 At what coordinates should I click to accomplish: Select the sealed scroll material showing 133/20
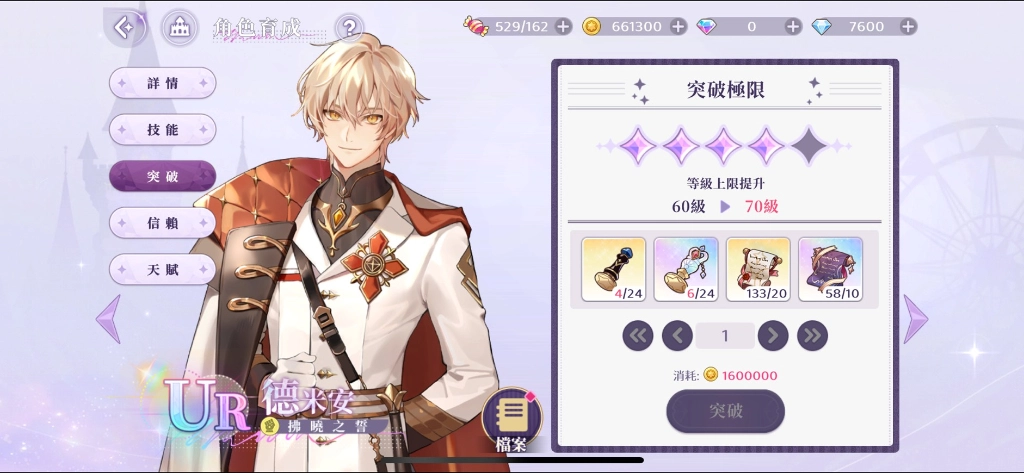coord(758,269)
